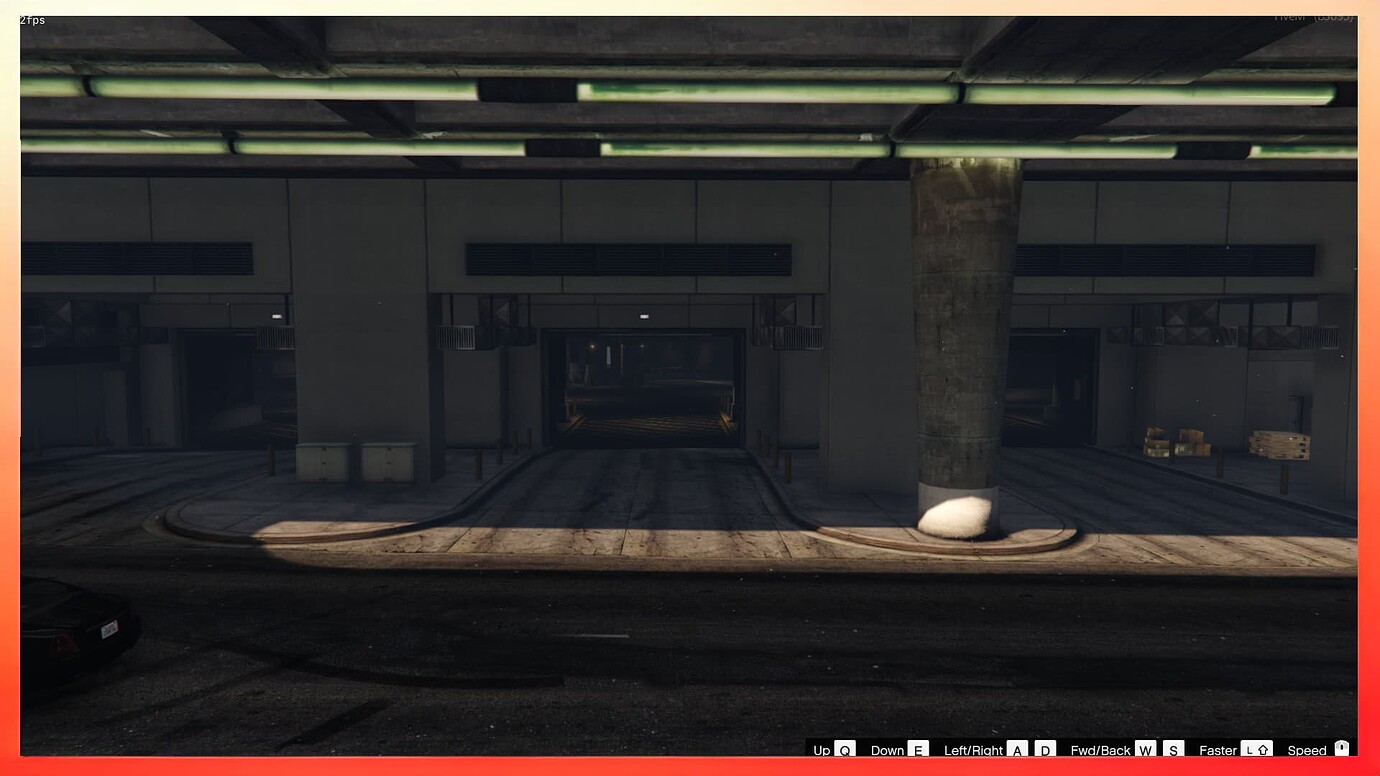Click the Fwd/Back label in the hint bar
The image size is (1380, 776).
pyautogui.click(x=1100, y=750)
